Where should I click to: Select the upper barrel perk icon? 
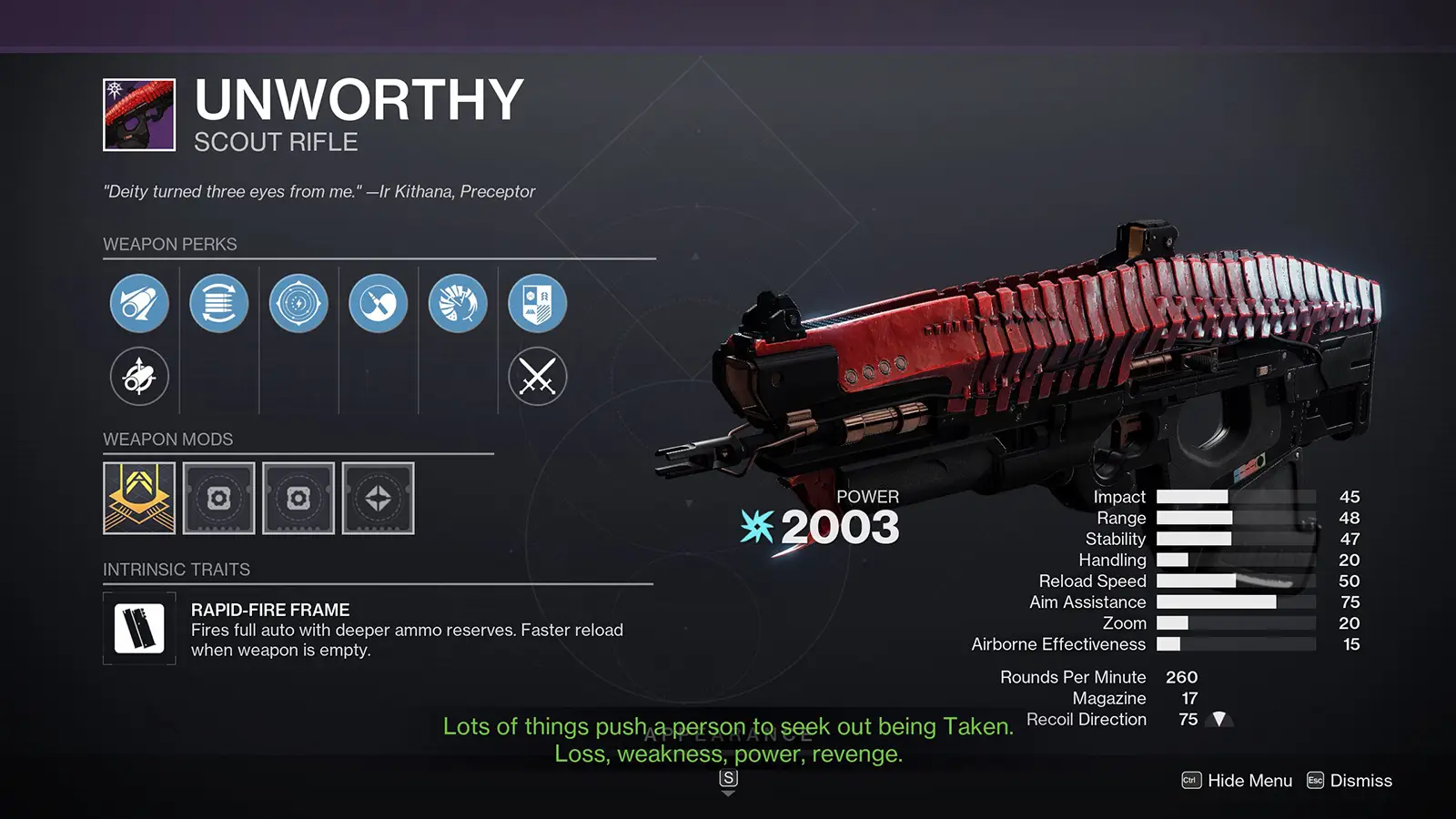pyautogui.click(x=139, y=303)
